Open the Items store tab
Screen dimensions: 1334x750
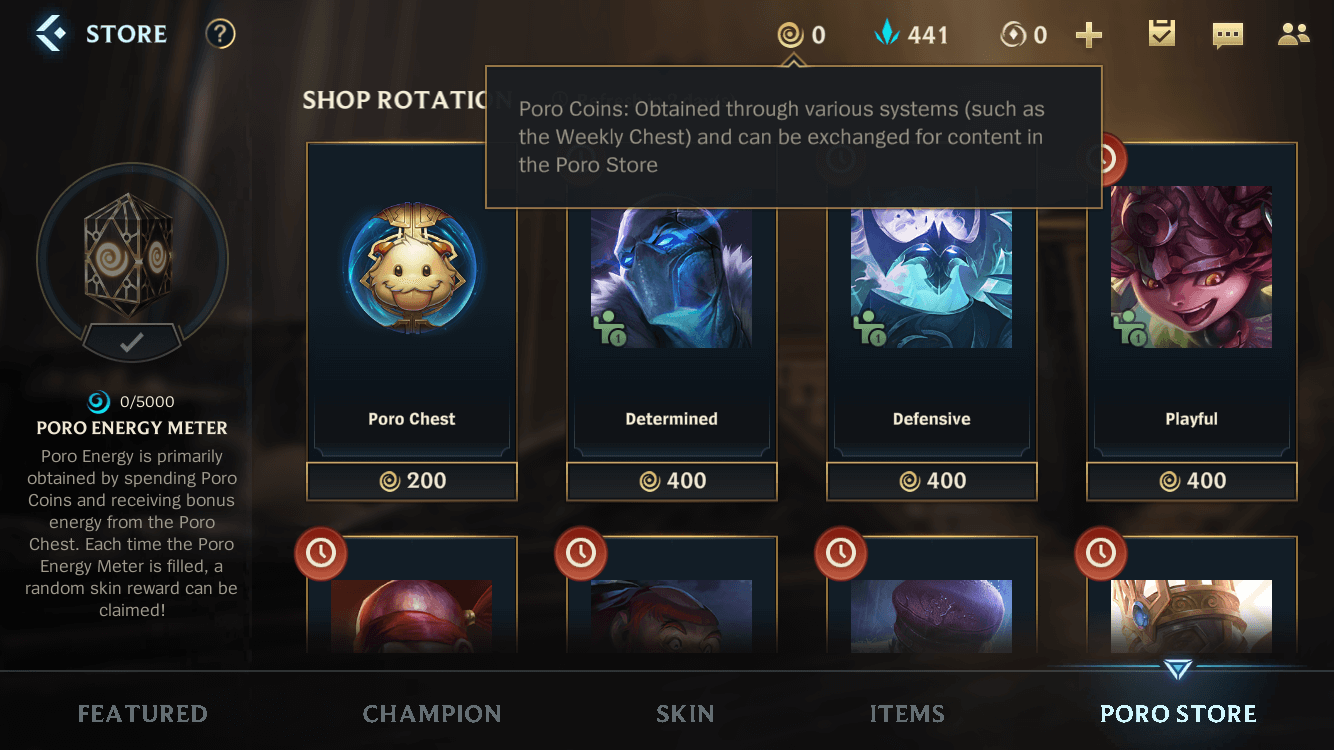click(906, 713)
